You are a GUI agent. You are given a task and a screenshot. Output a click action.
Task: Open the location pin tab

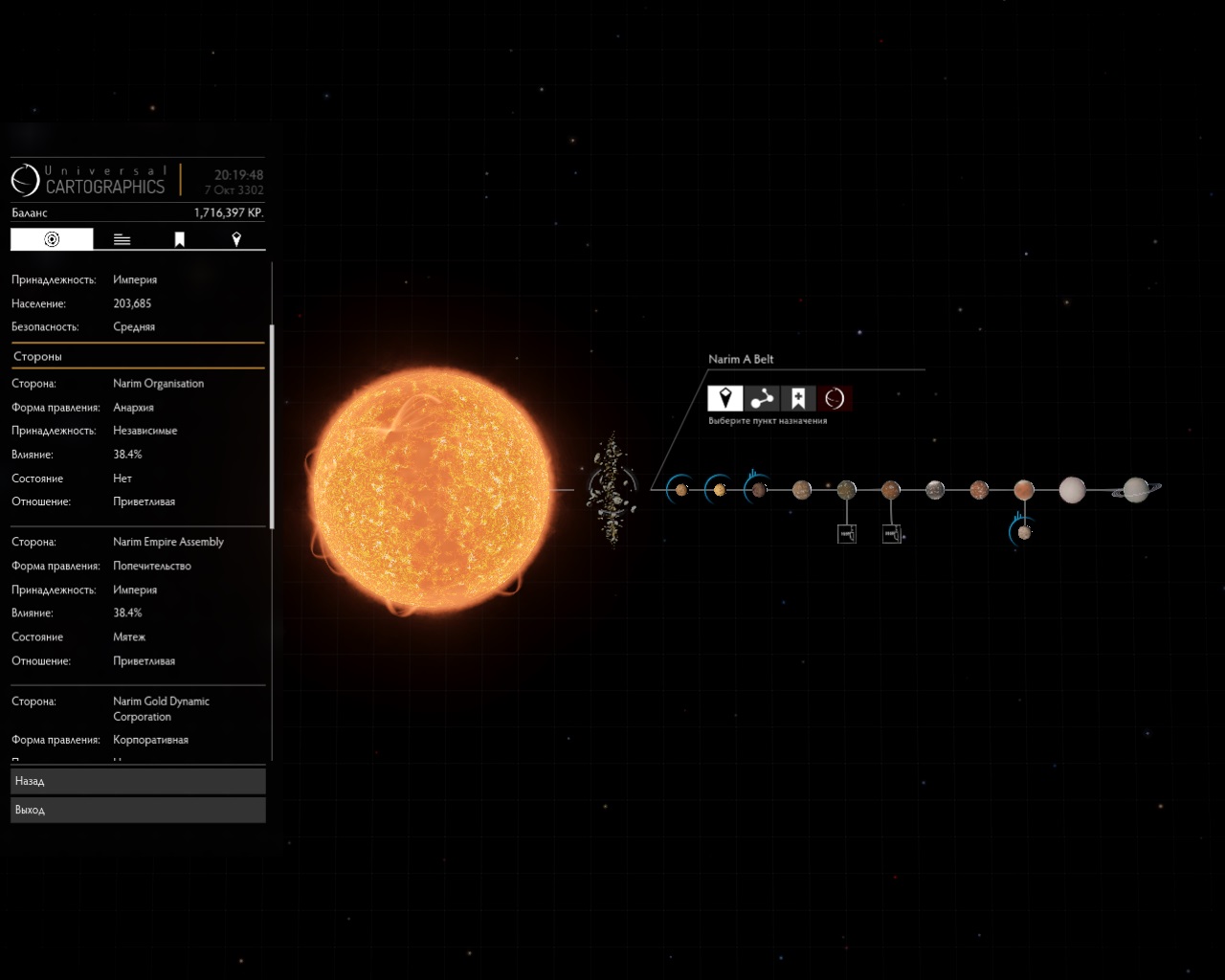[x=236, y=239]
